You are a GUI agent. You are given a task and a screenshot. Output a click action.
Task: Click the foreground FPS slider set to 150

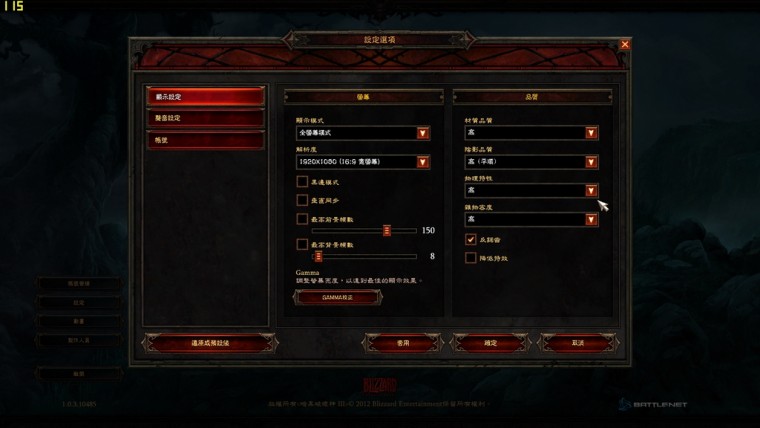[387, 230]
